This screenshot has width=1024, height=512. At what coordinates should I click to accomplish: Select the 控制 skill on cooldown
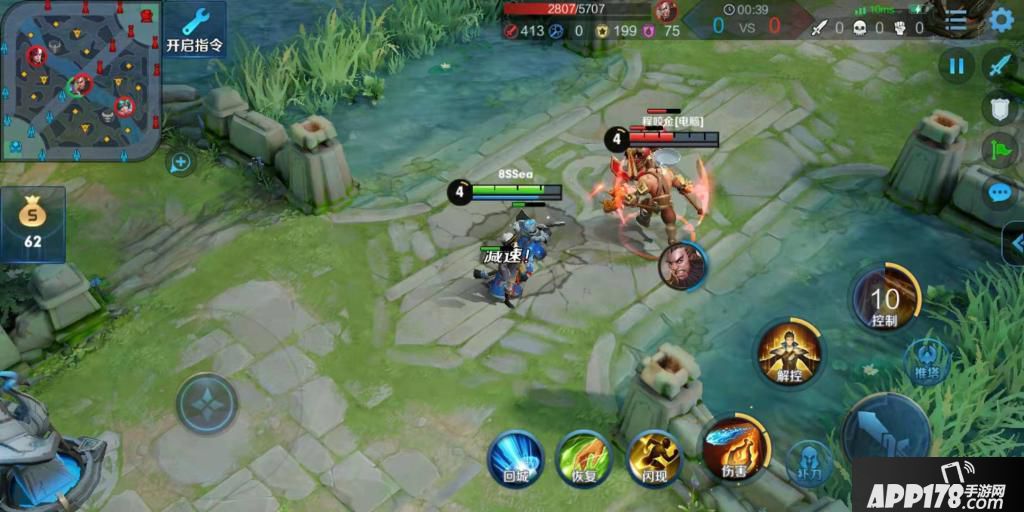(x=884, y=298)
